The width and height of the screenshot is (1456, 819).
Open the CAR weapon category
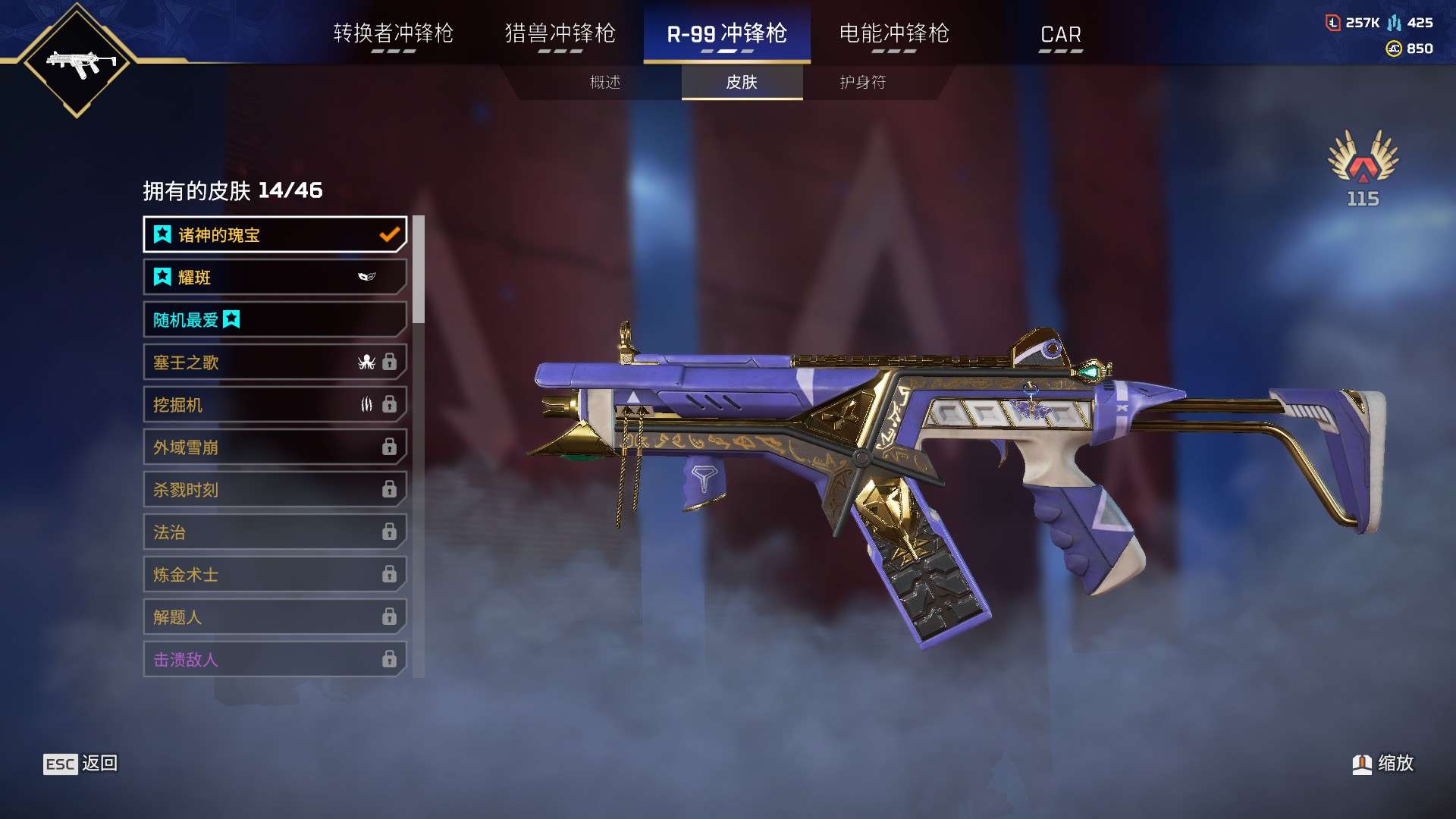pyautogui.click(x=1061, y=34)
